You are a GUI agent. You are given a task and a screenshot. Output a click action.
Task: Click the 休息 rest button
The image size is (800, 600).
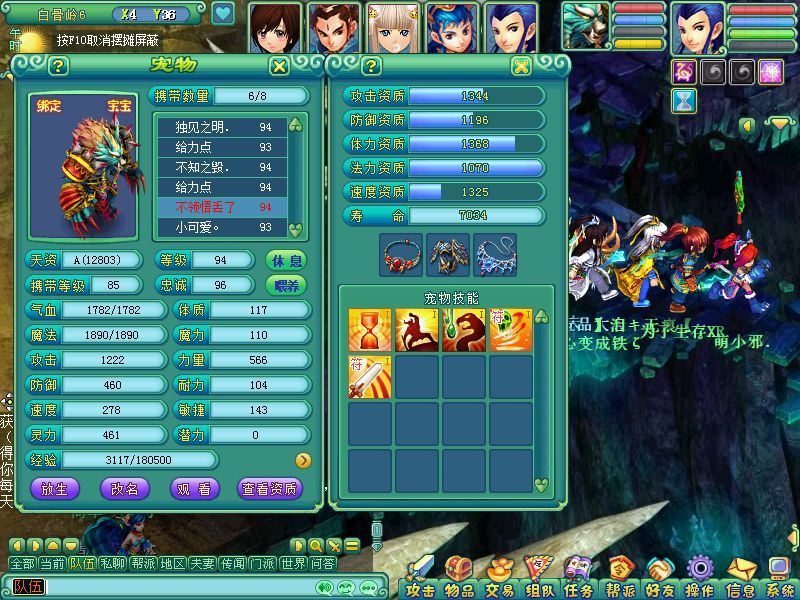(287, 260)
